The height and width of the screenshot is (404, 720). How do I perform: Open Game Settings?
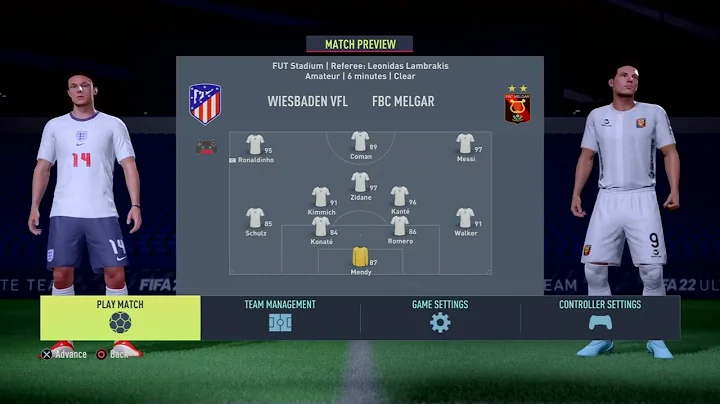tap(440, 317)
